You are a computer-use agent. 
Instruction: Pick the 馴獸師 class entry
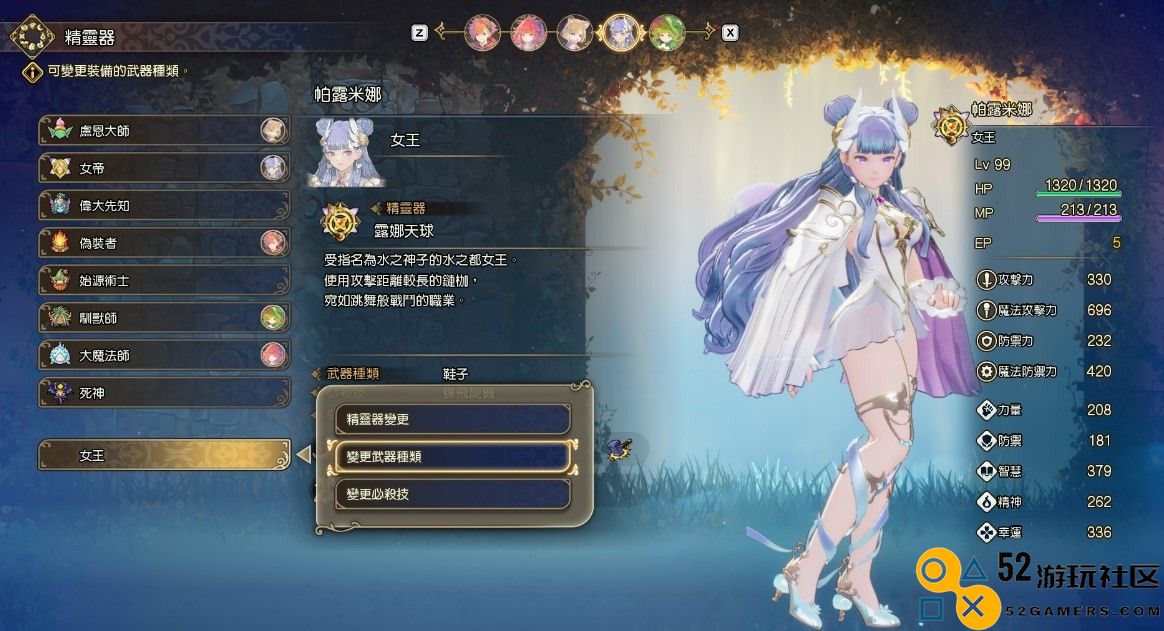(164, 318)
